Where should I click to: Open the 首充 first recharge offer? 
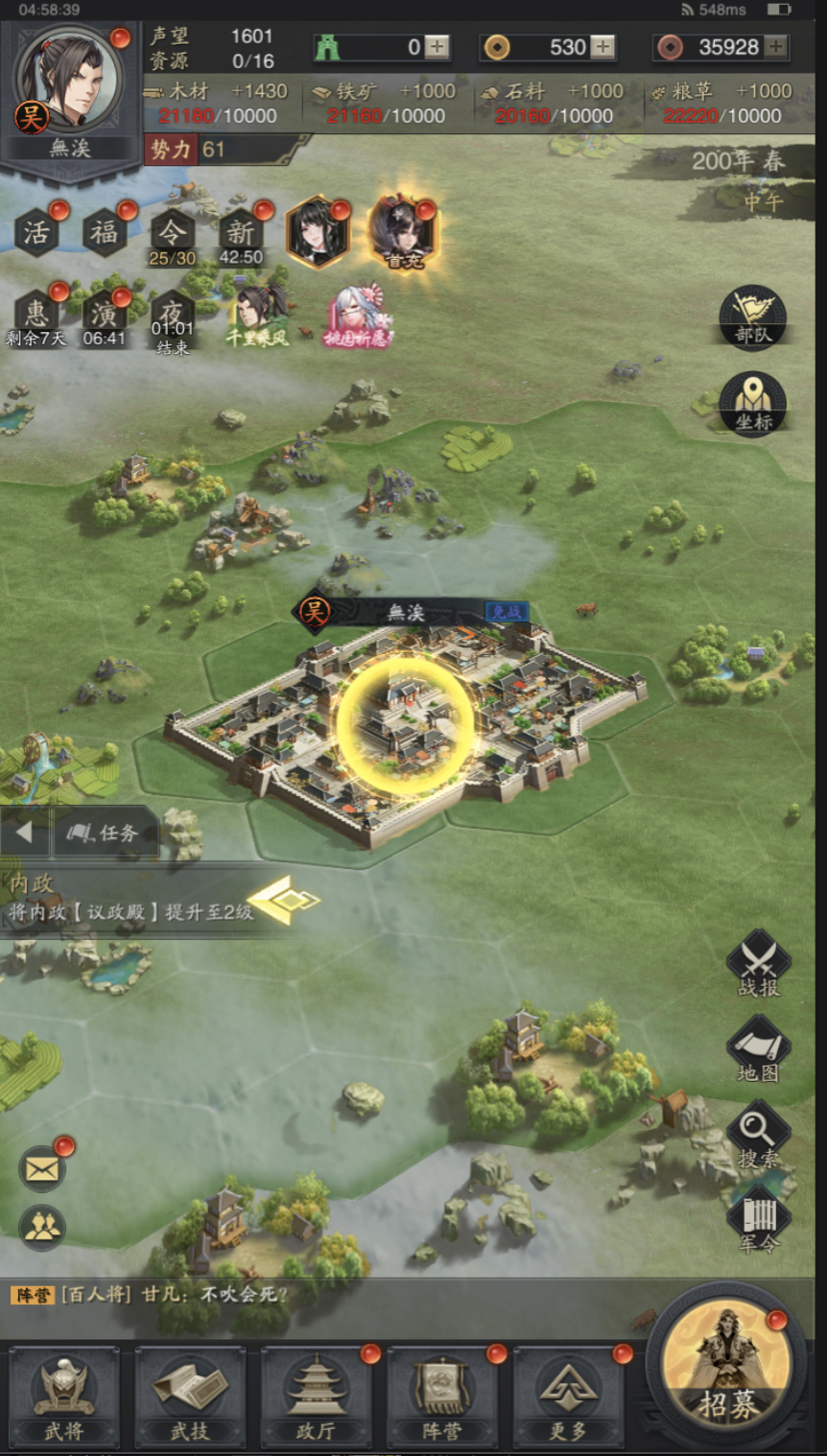(403, 232)
